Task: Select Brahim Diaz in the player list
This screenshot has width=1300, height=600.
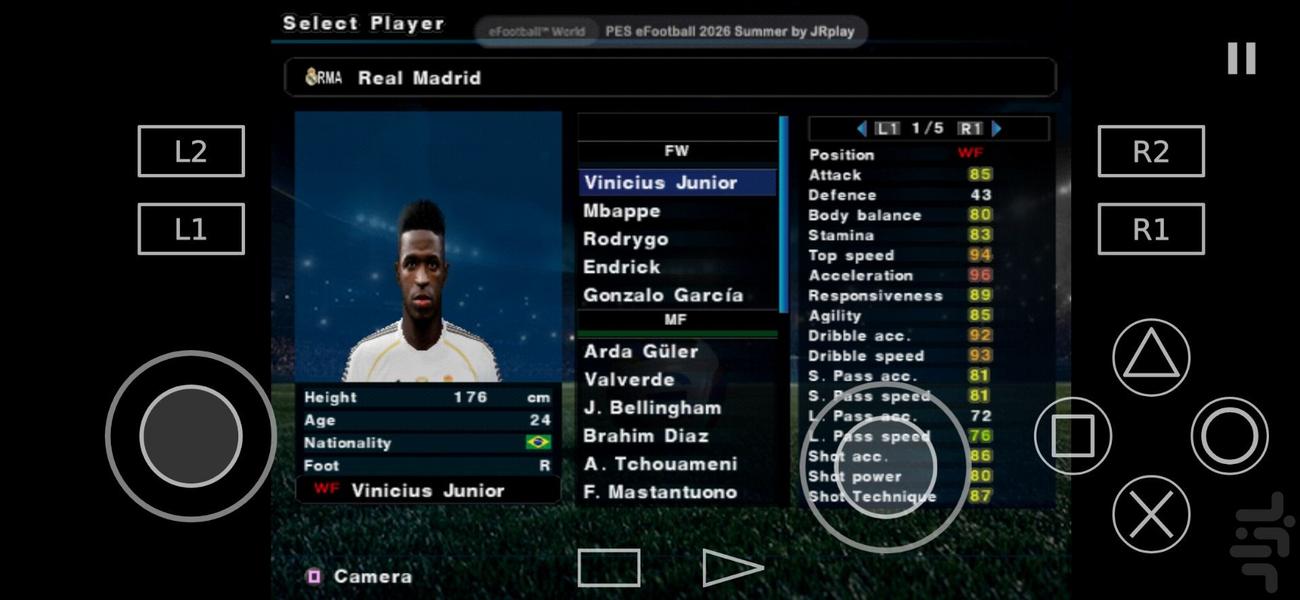Action: (646, 436)
